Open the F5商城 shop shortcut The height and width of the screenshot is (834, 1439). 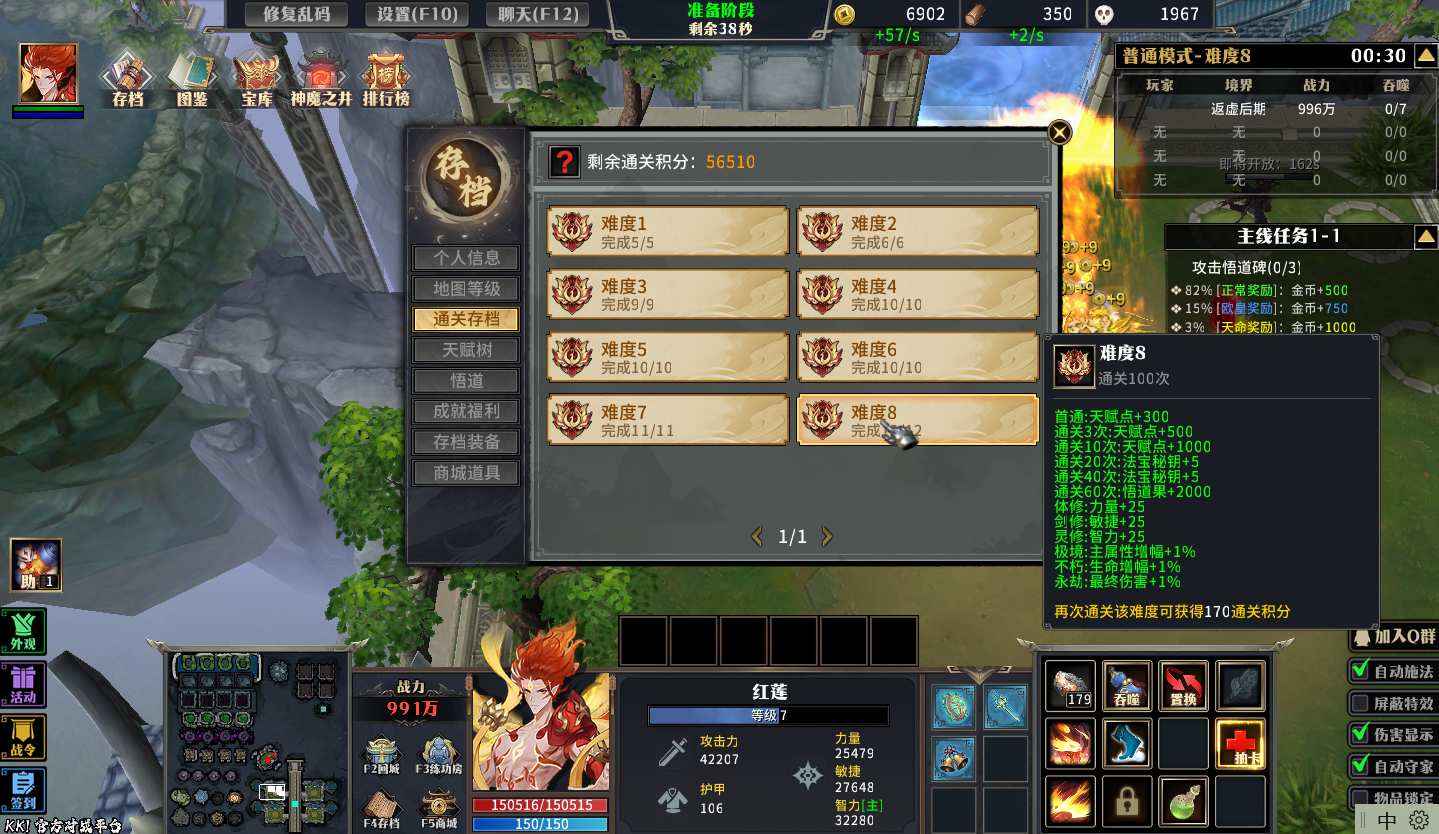click(x=439, y=809)
